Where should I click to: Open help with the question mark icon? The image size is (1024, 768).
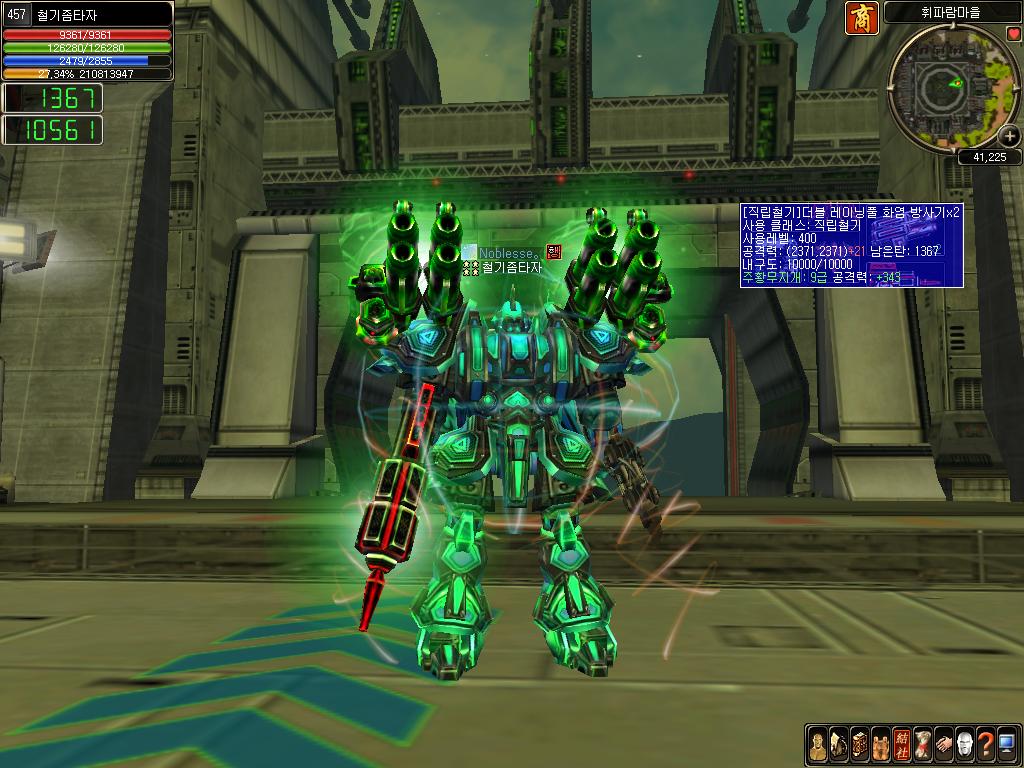[x=985, y=745]
